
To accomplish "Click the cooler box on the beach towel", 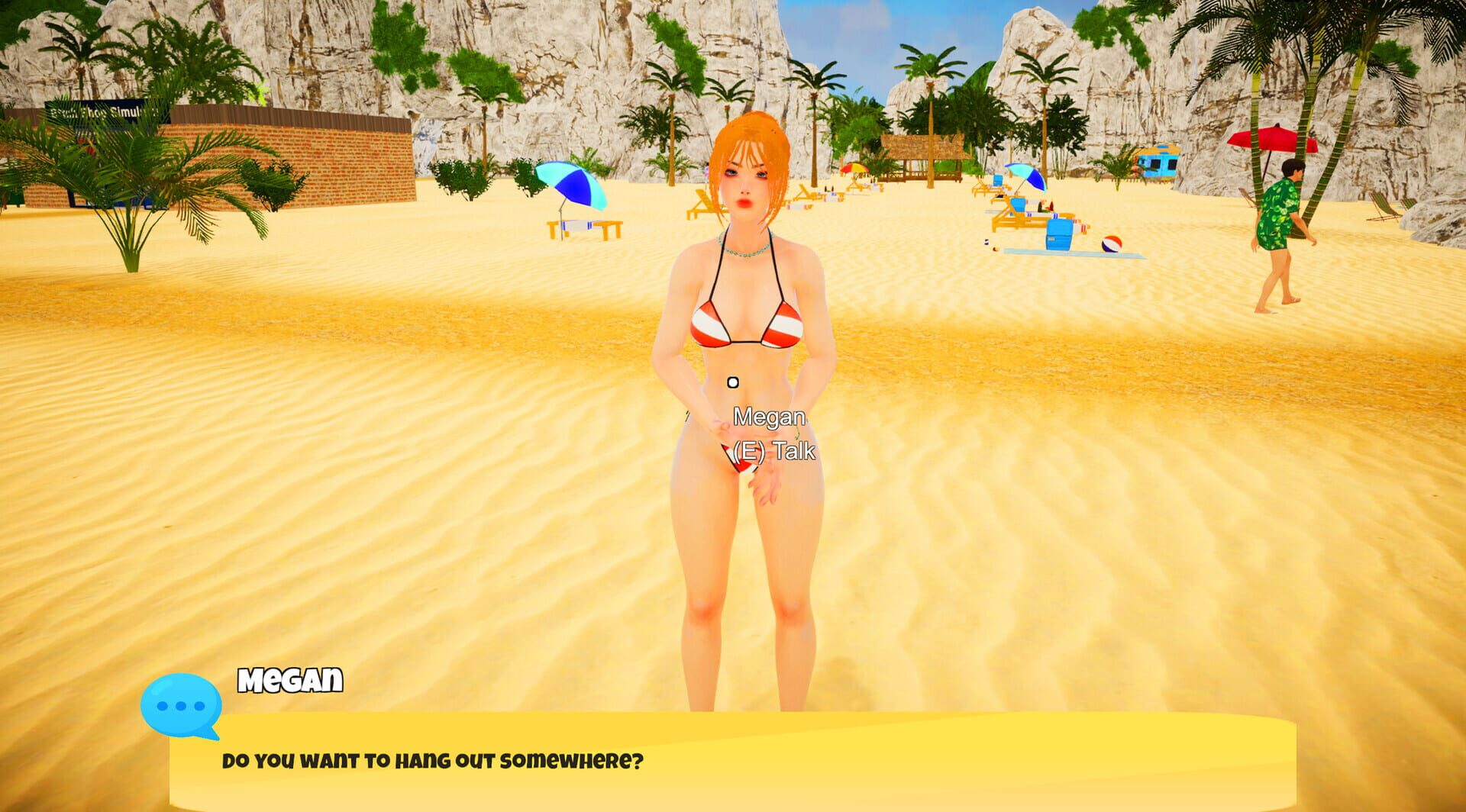I will coord(1059,234).
